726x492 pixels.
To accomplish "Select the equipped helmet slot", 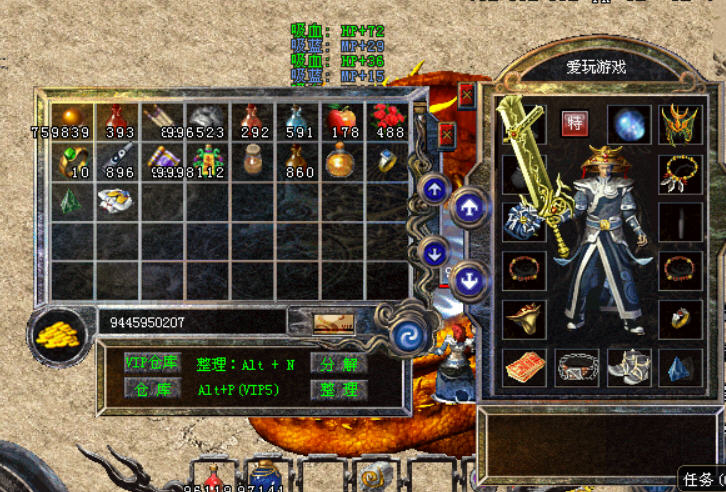I will coord(680,124).
